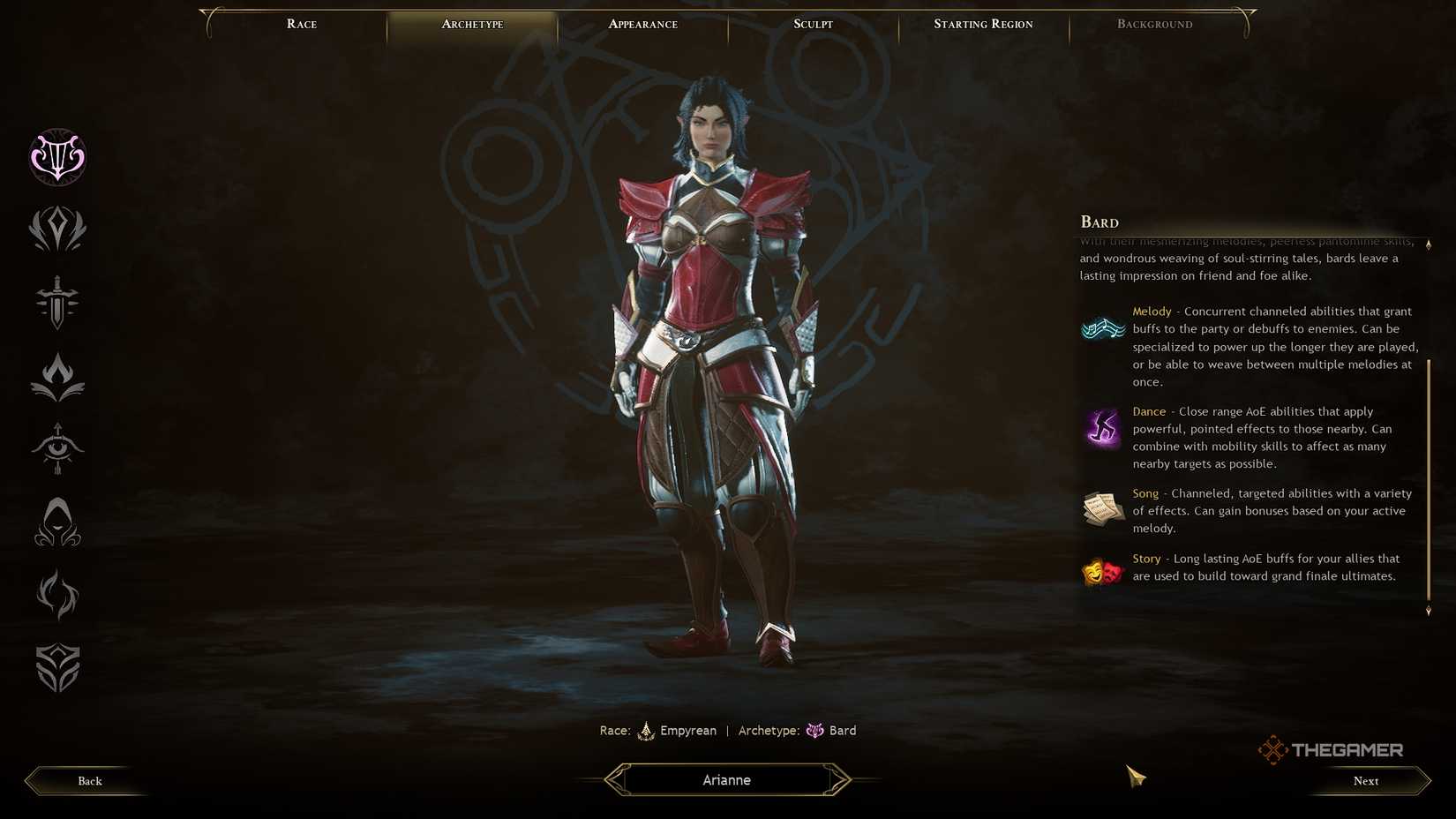Click the Story theater masks icon

tap(1102, 569)
